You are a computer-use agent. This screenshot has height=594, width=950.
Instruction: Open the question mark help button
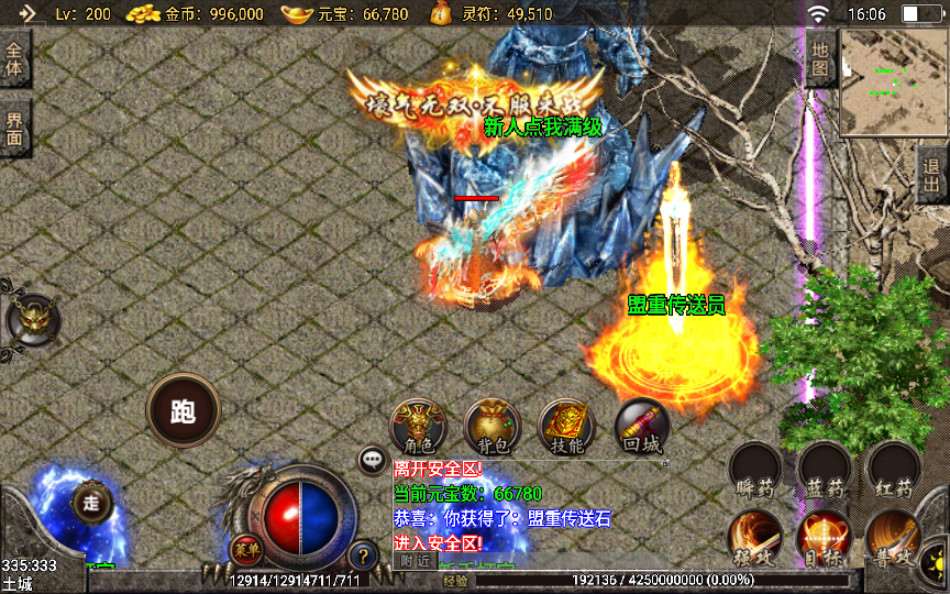(x=364, y=555)
